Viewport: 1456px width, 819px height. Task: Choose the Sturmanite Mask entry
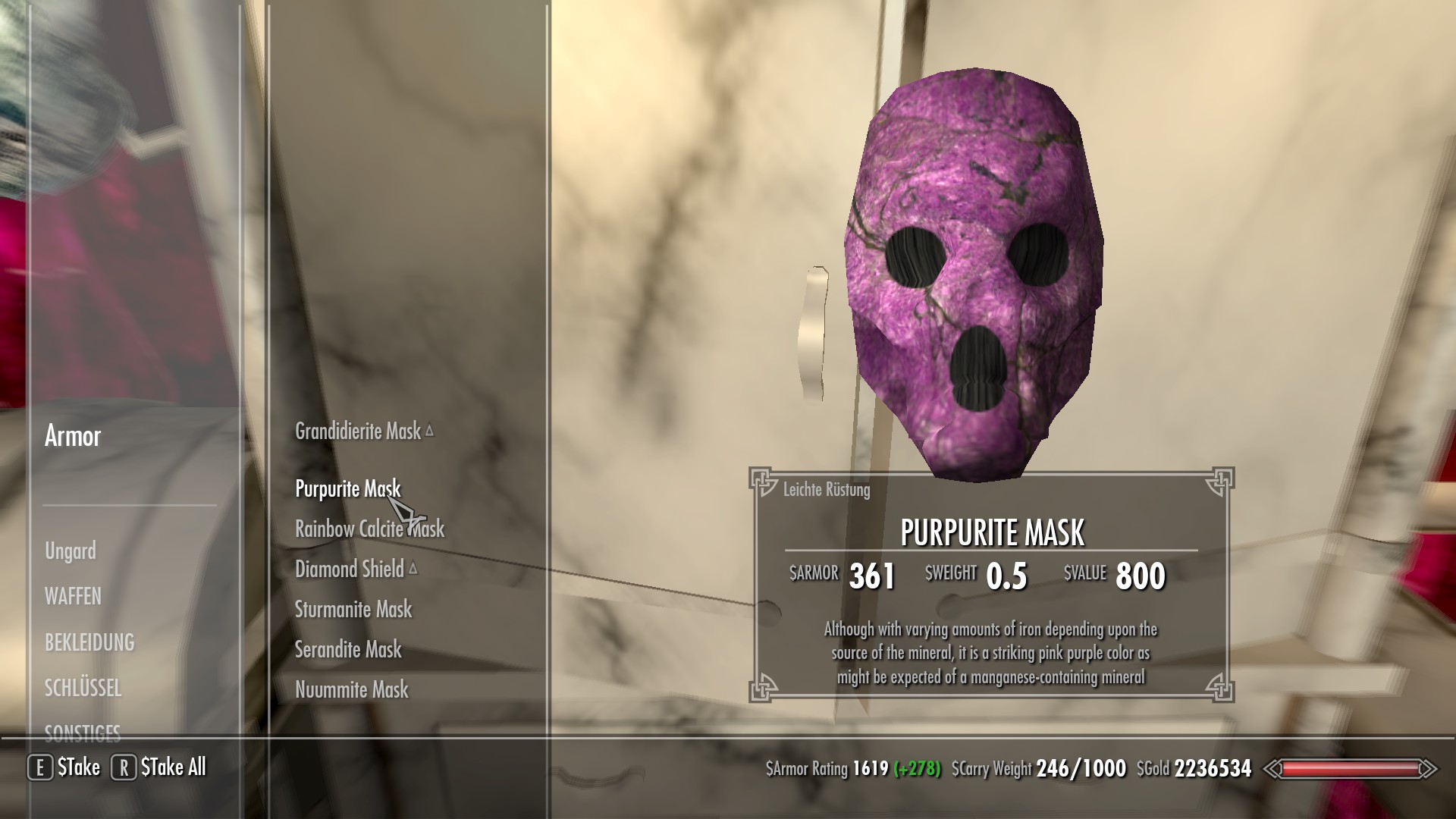point(353,610)
